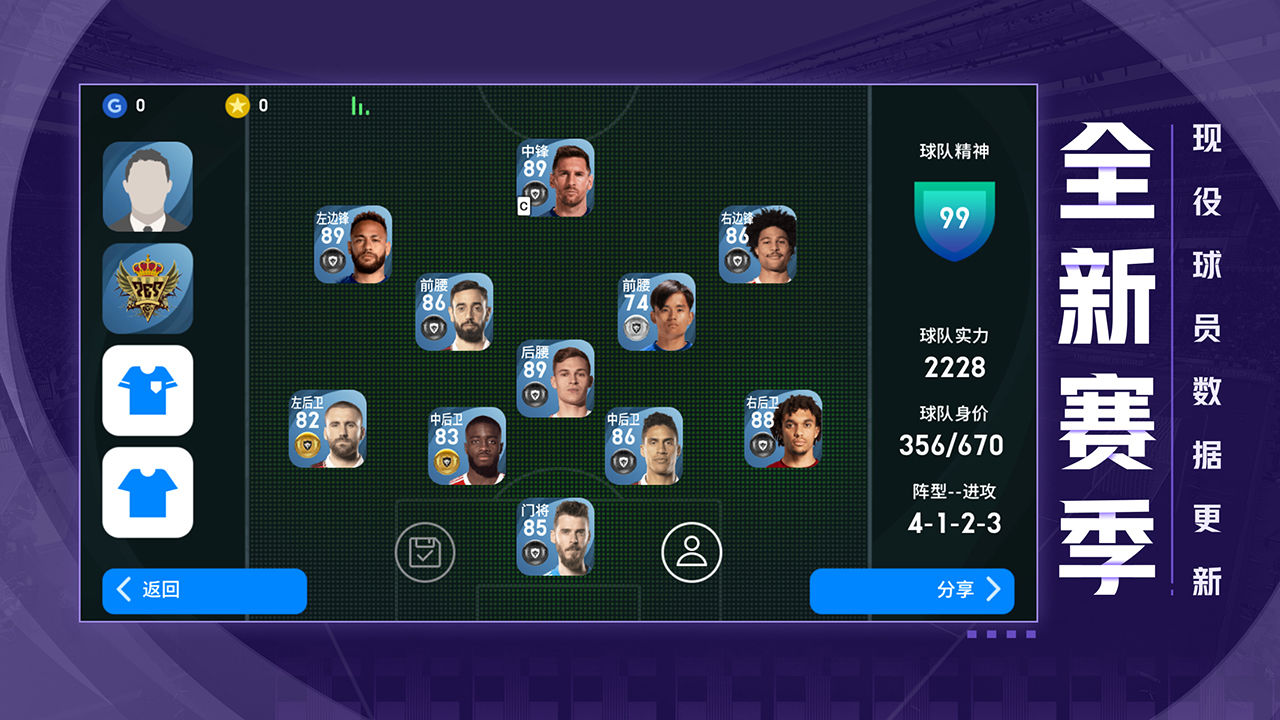The height and width of the screenshot is (720, 1280).
Task: Pick the 中后卫 card rated 83
Action: click(467, 446)
